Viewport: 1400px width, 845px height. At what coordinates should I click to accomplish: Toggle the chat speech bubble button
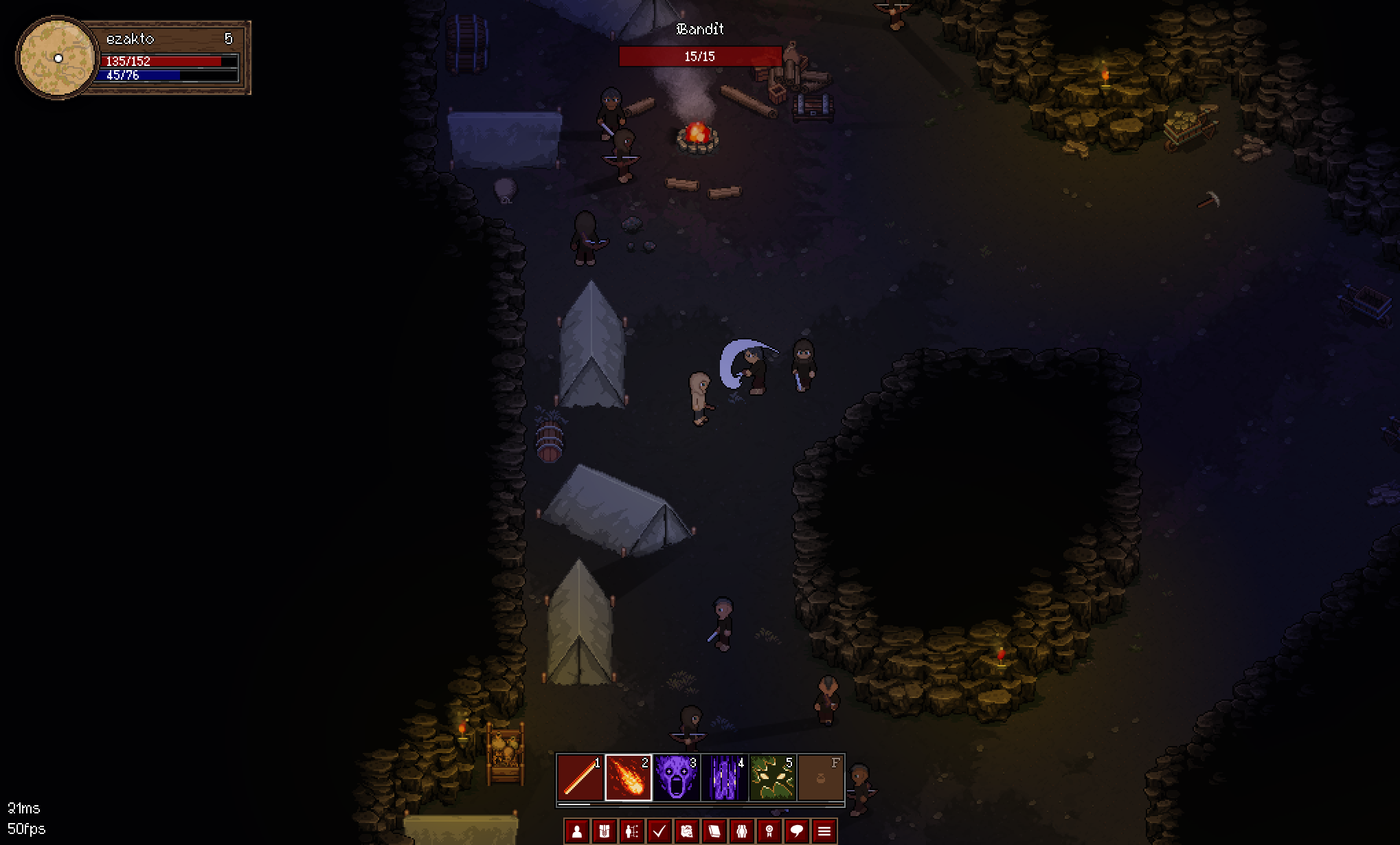pyautogui.click(x=797, y=831)
